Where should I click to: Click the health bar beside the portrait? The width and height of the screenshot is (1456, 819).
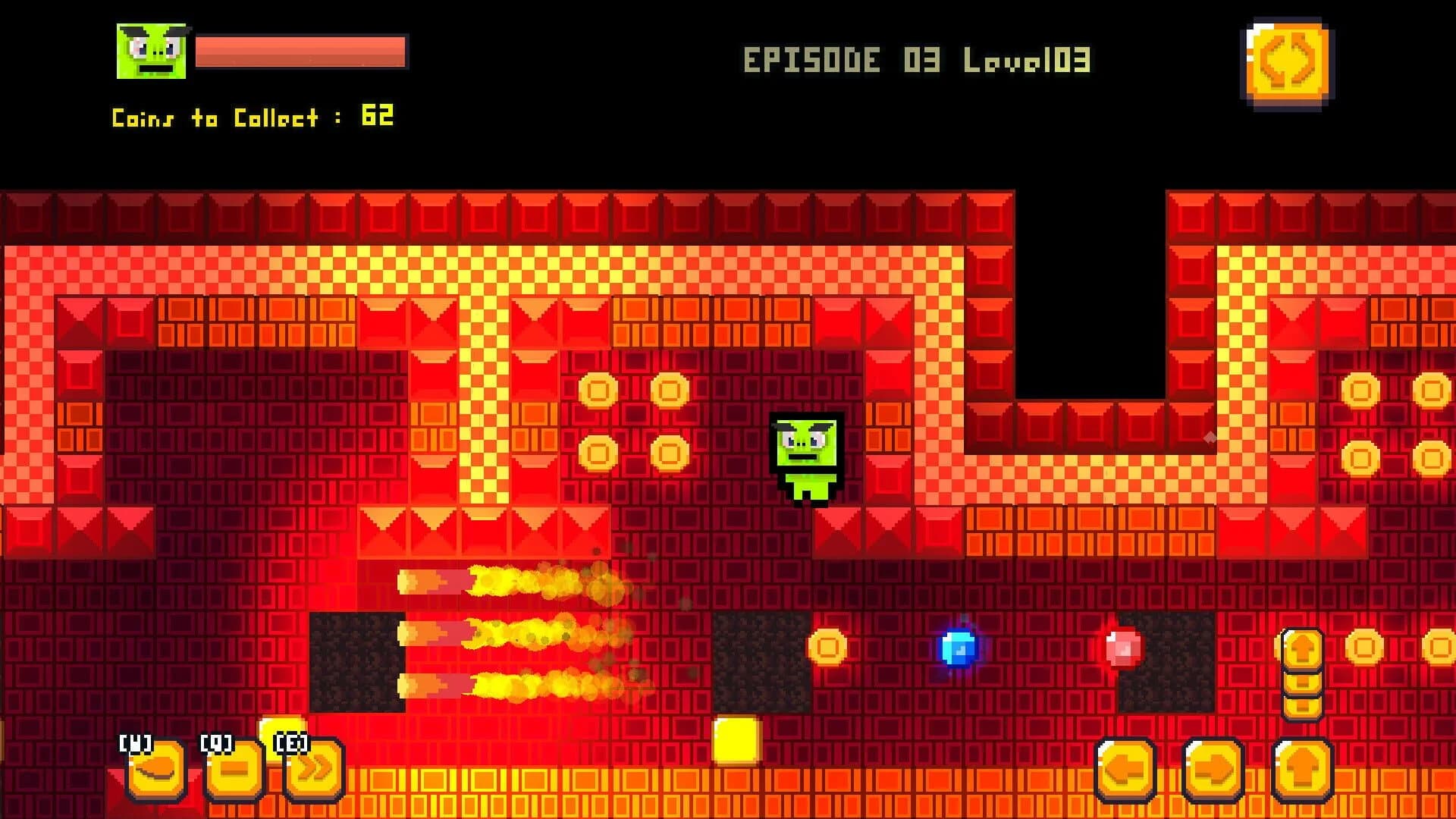tap(300, 52)
